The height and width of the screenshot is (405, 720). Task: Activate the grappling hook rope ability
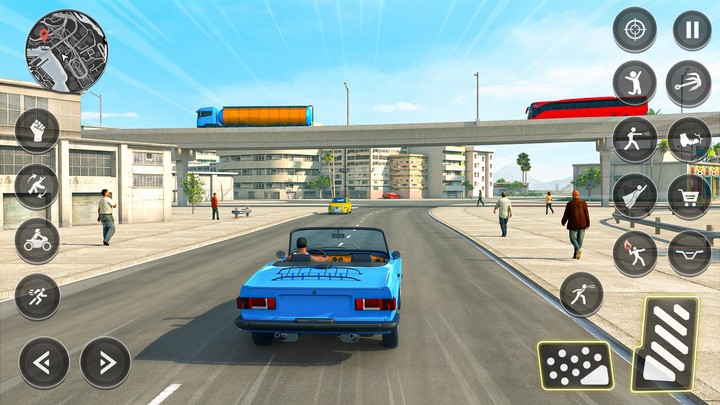[689, 83]
